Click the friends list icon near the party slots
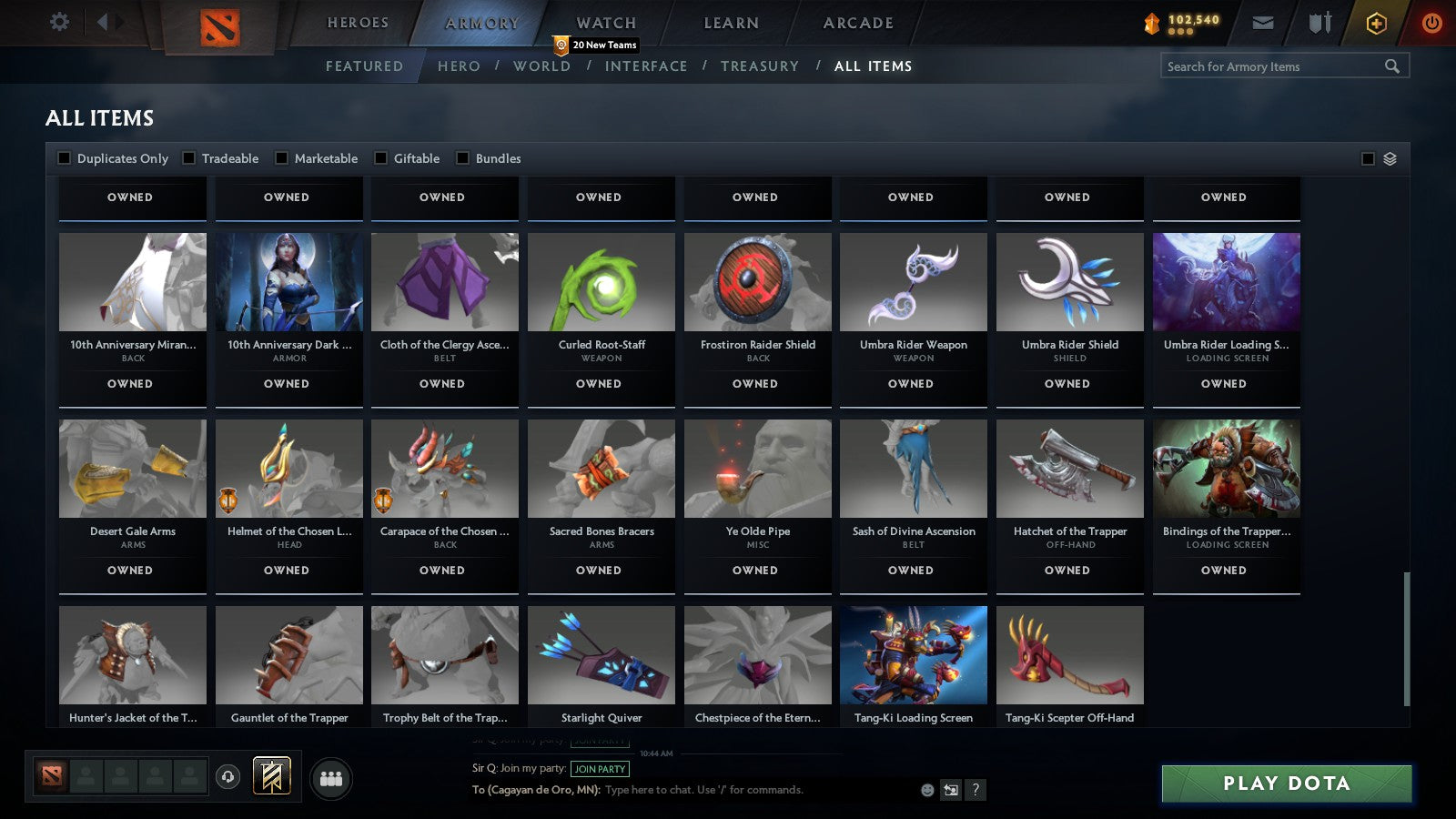The image size is (1456, 819). [331, 779]
